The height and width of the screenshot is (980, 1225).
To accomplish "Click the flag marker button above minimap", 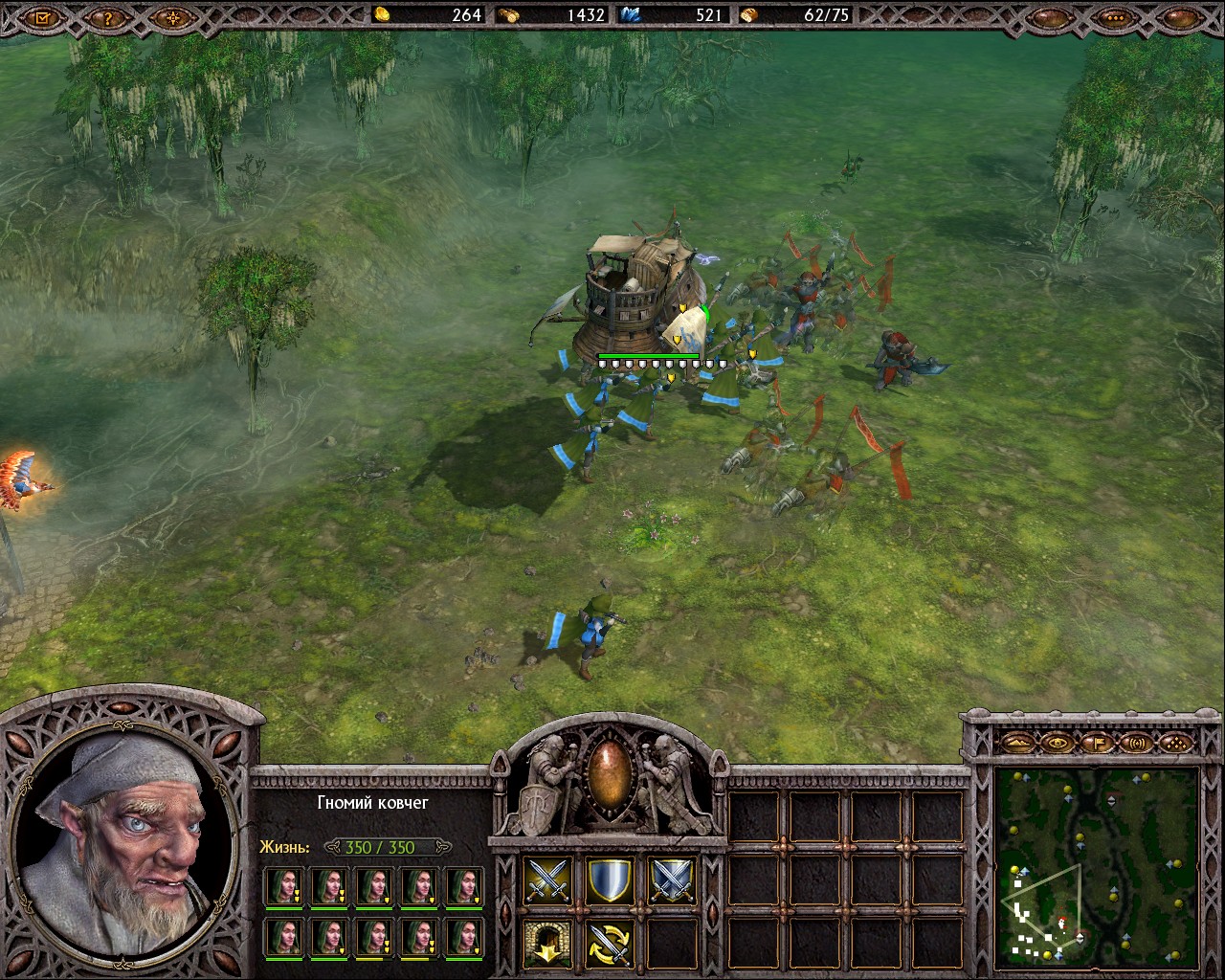I will point(1098,742).
